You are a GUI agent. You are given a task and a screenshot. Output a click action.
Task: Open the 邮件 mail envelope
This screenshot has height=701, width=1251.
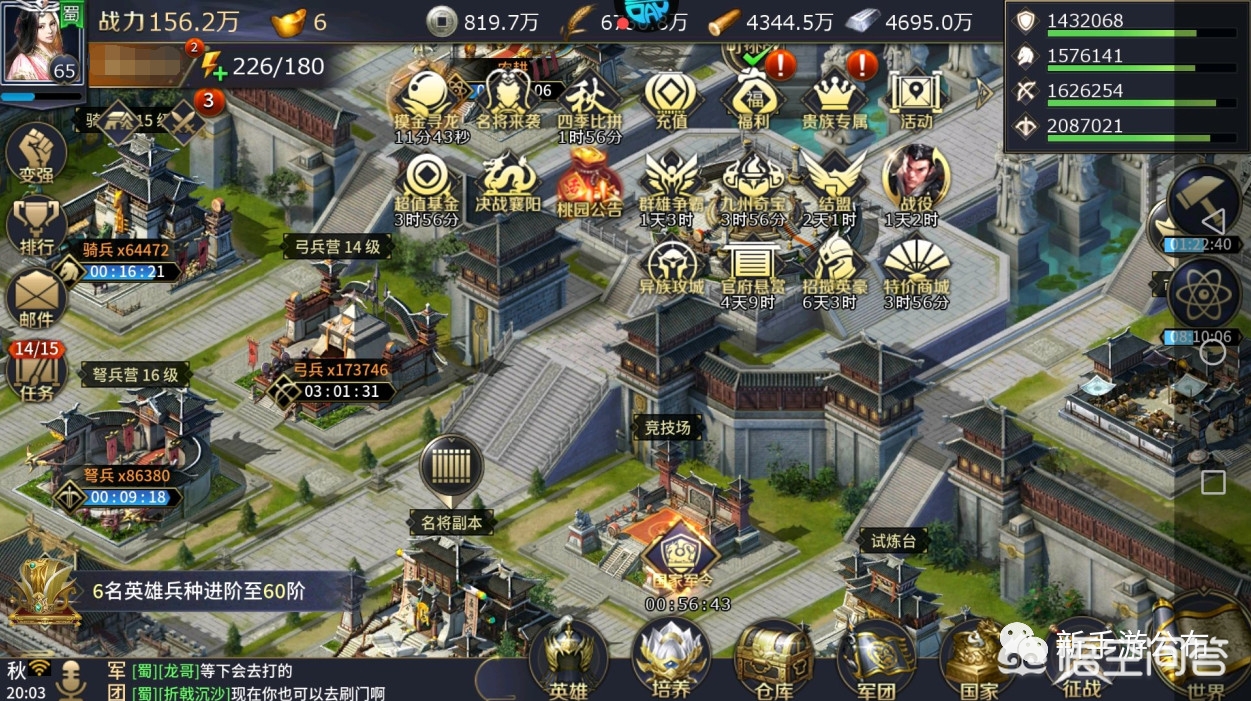coord(36,298)
